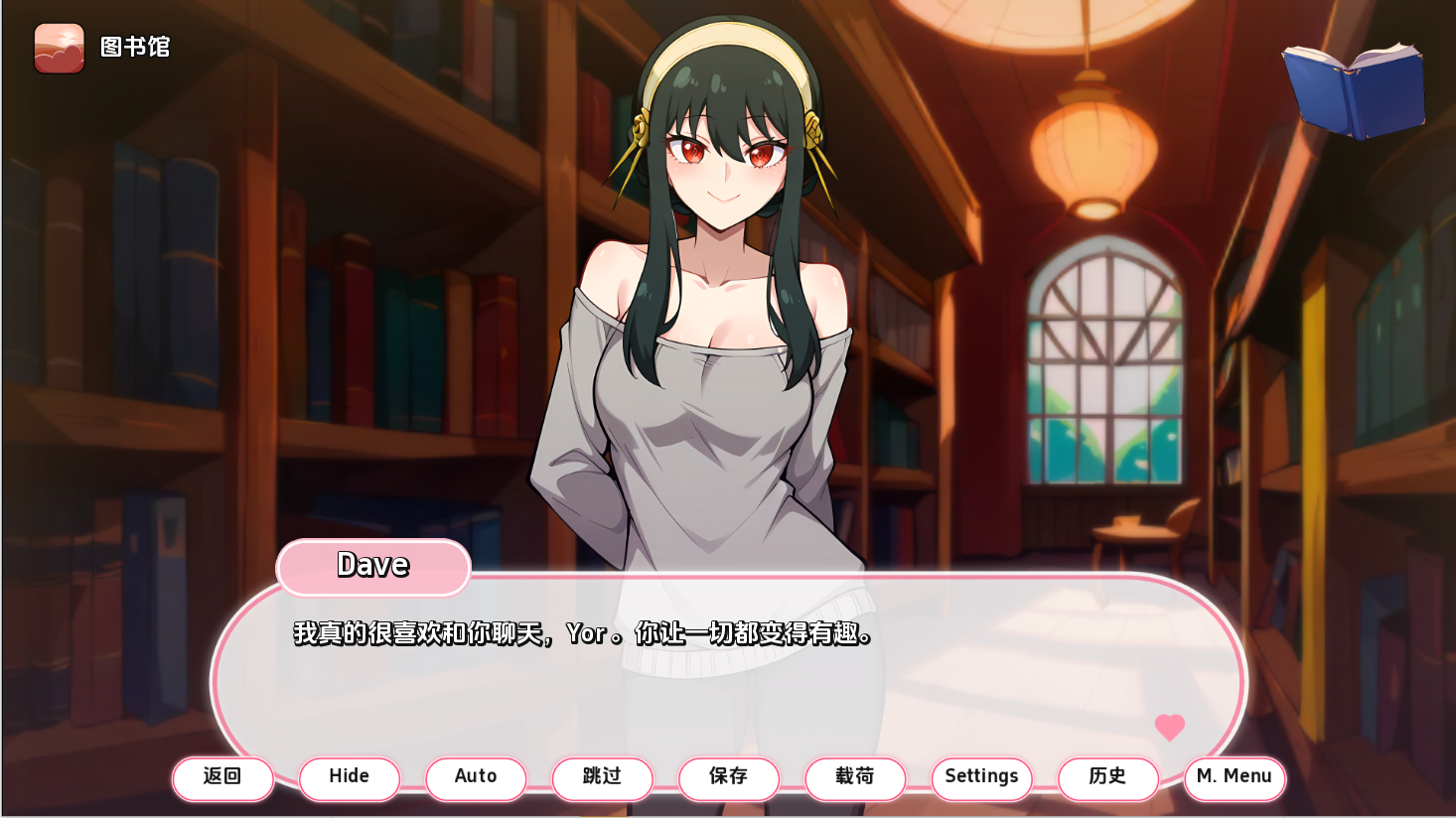This screenshot has height=818, width=1456.
Task: Activate 跳过 skip mode
Action: point(602,778)
